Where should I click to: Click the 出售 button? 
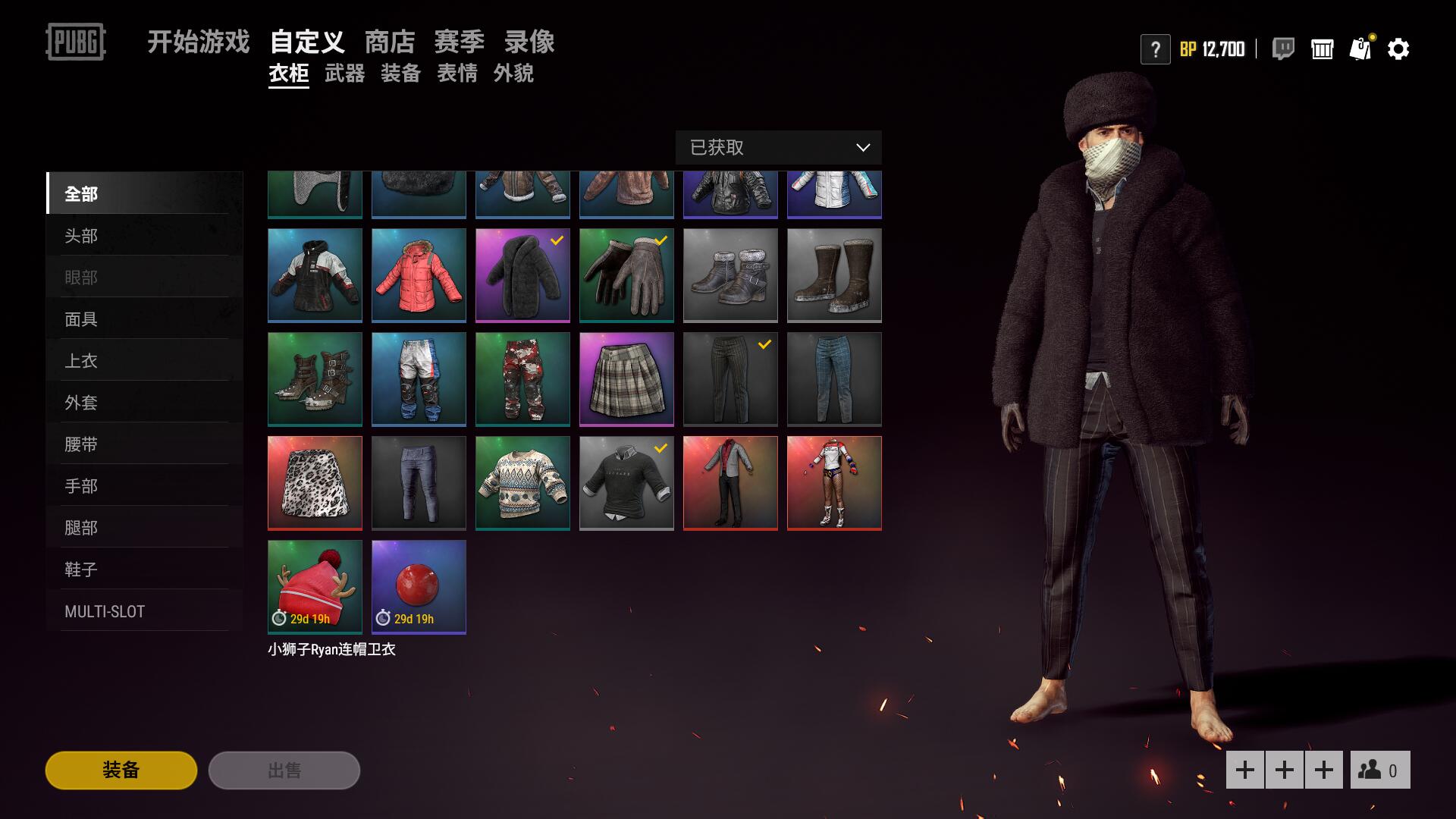[x=284, y=770]
